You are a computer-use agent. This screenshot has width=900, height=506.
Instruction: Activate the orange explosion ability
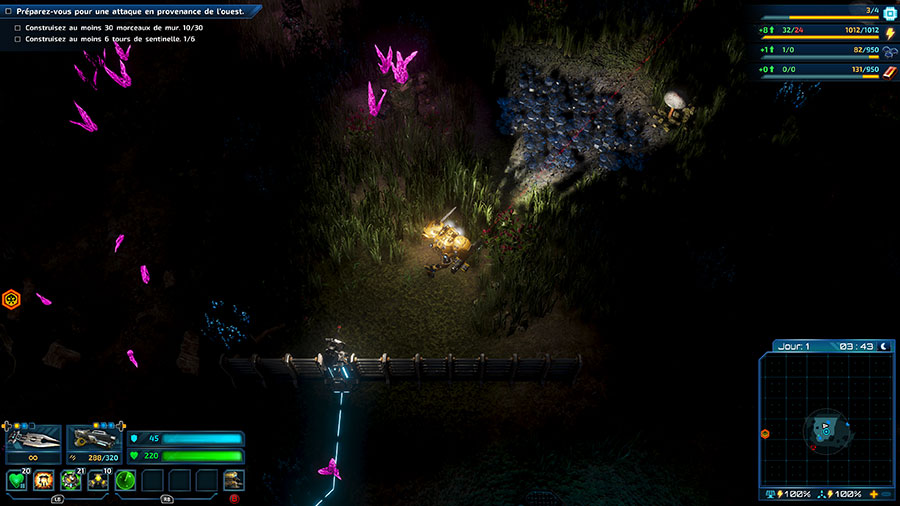[x=44, y=481]
